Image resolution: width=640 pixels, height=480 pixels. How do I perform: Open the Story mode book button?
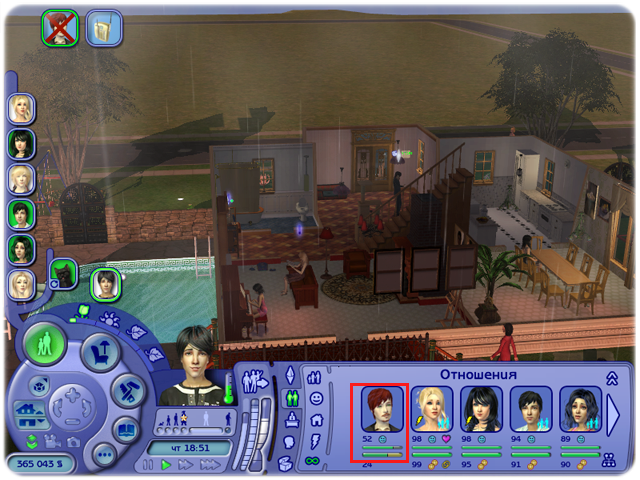tap(128, 431)
